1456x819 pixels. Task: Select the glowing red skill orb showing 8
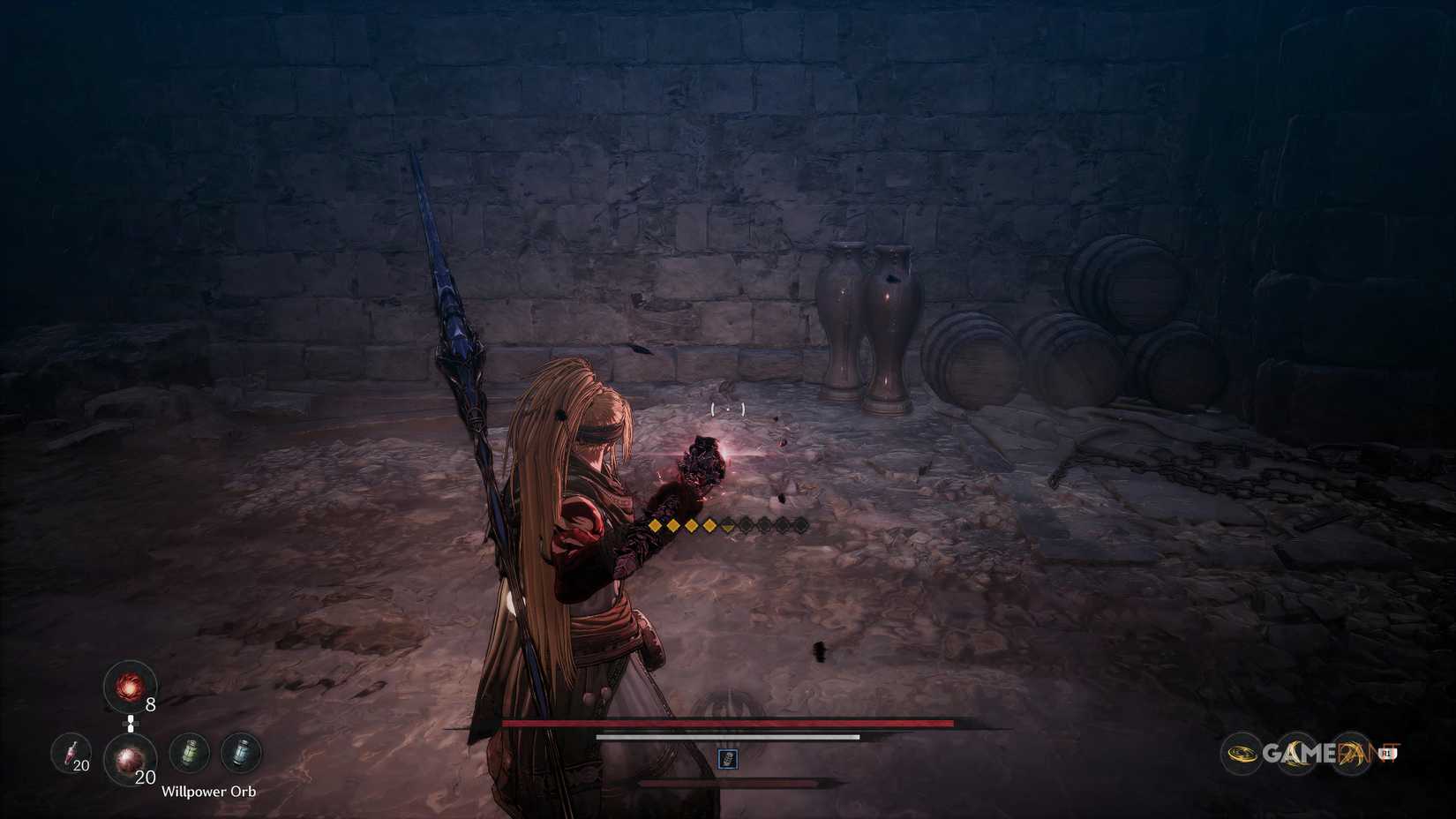[x=128, y=688]
